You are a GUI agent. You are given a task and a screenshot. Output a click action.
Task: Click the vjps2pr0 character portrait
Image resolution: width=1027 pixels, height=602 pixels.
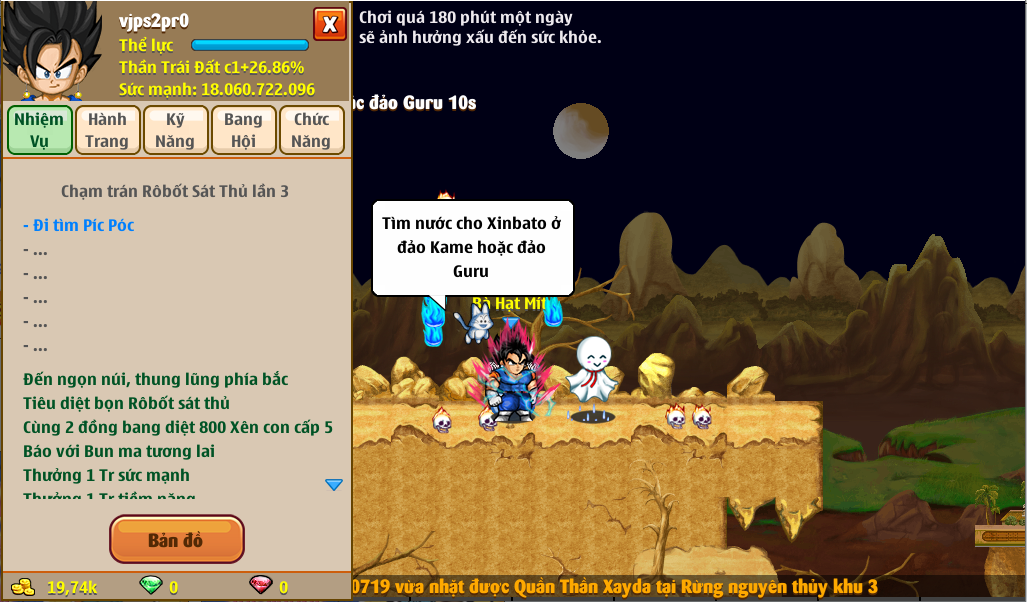click(50, 52)
